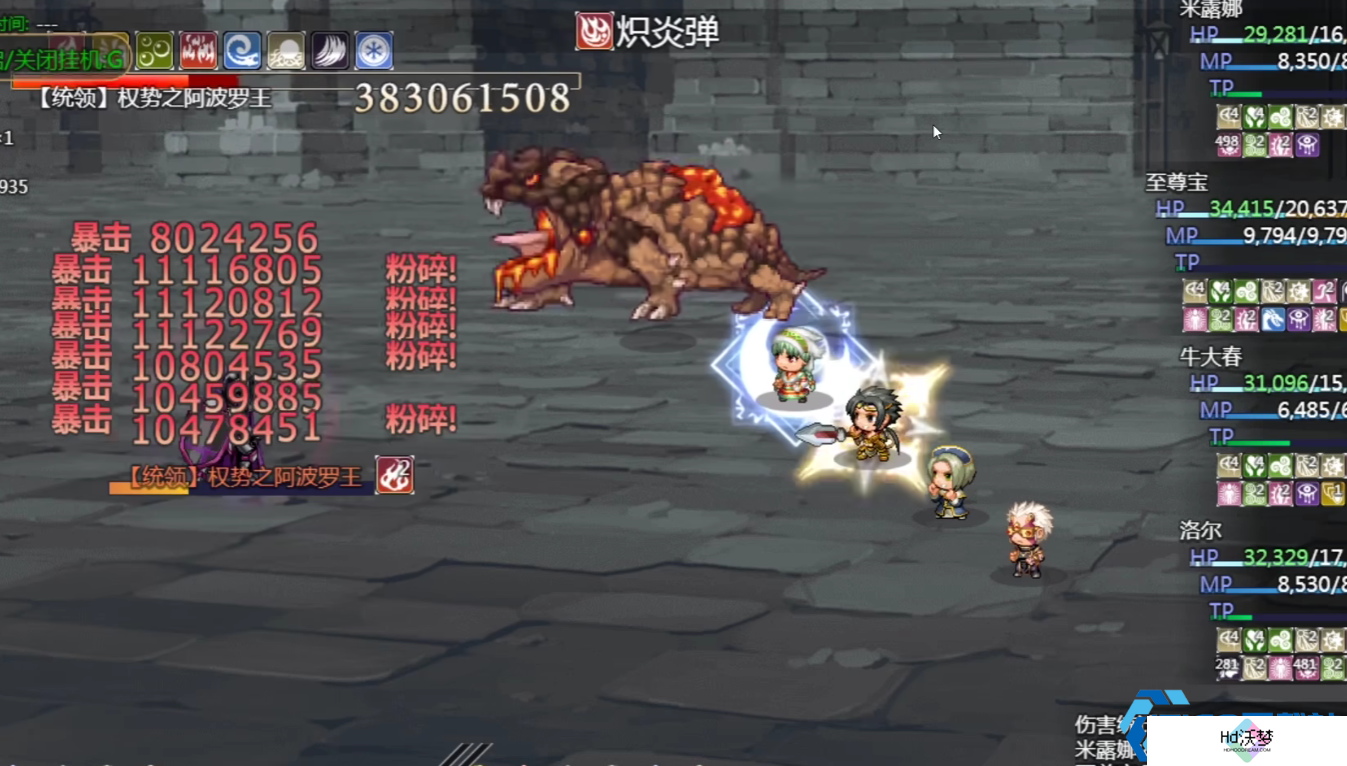Choose party member 至尊宝

coord(1177,182)
